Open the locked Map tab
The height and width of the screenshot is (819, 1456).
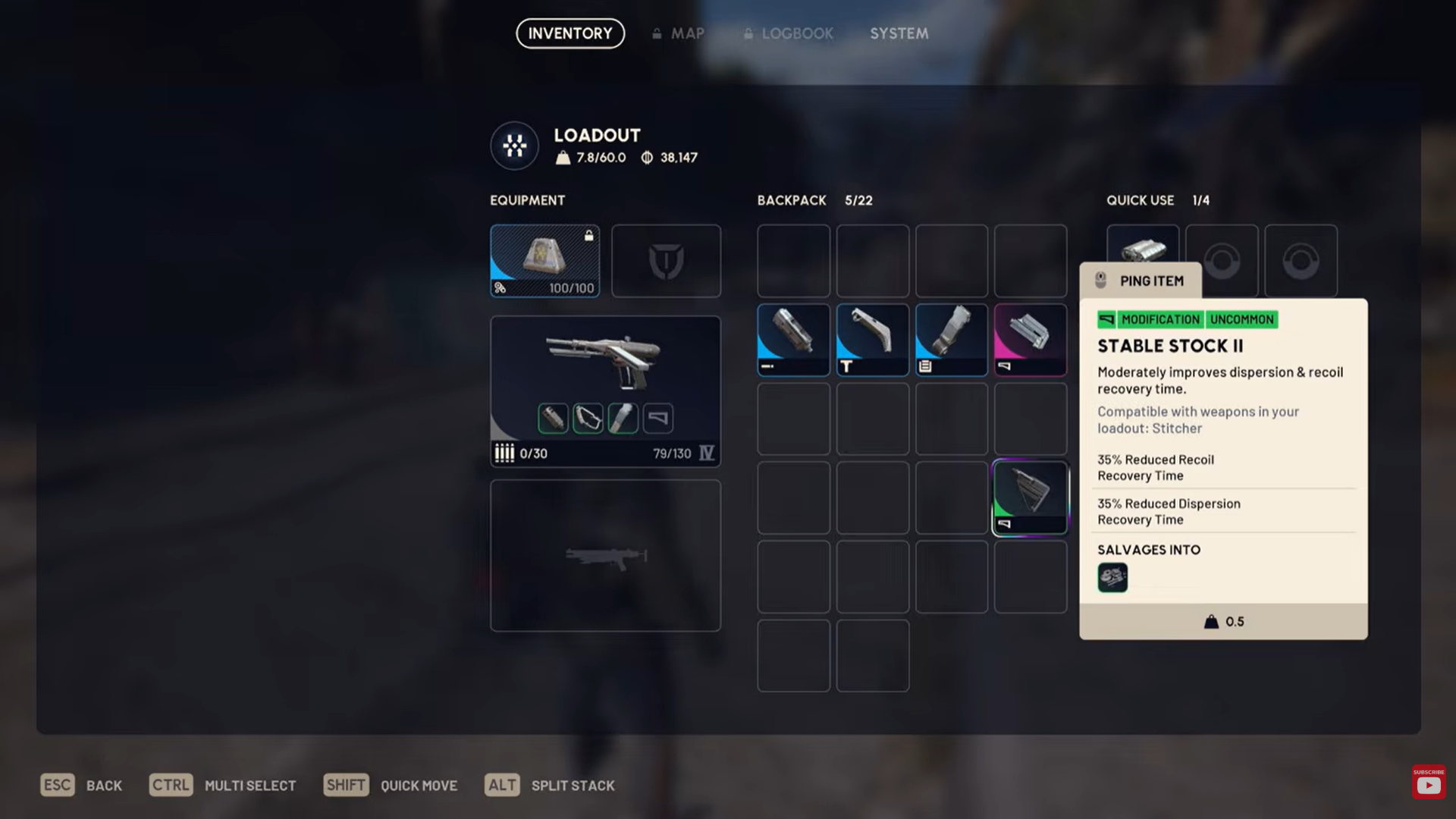[679, 33]
